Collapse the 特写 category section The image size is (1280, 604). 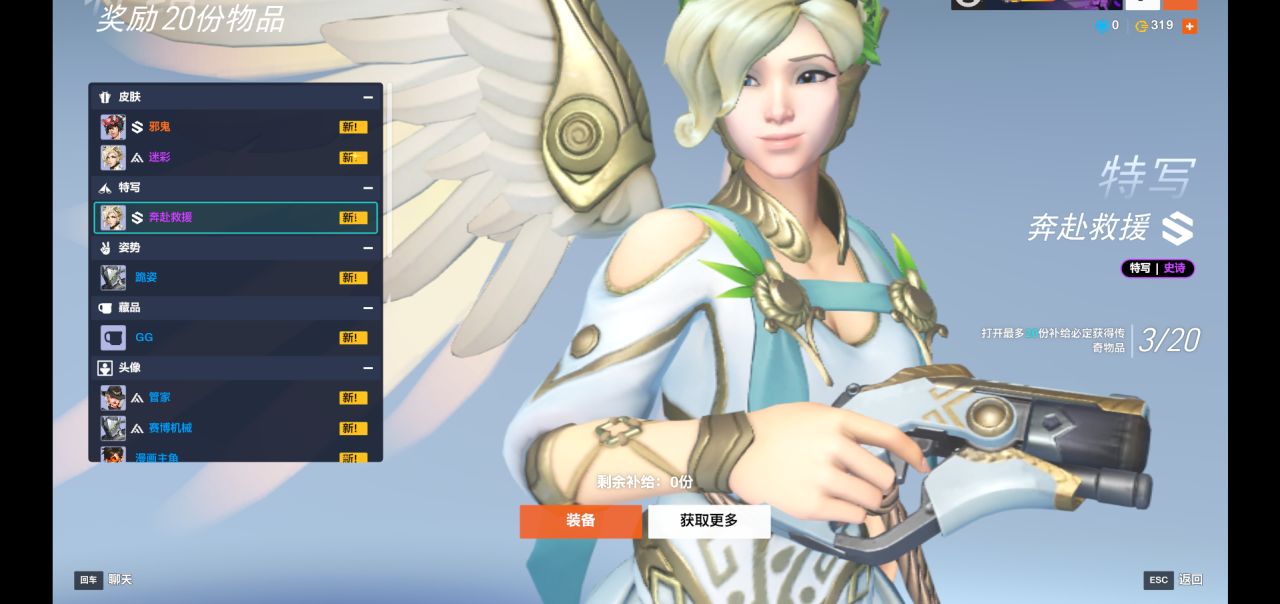(368, 187)
